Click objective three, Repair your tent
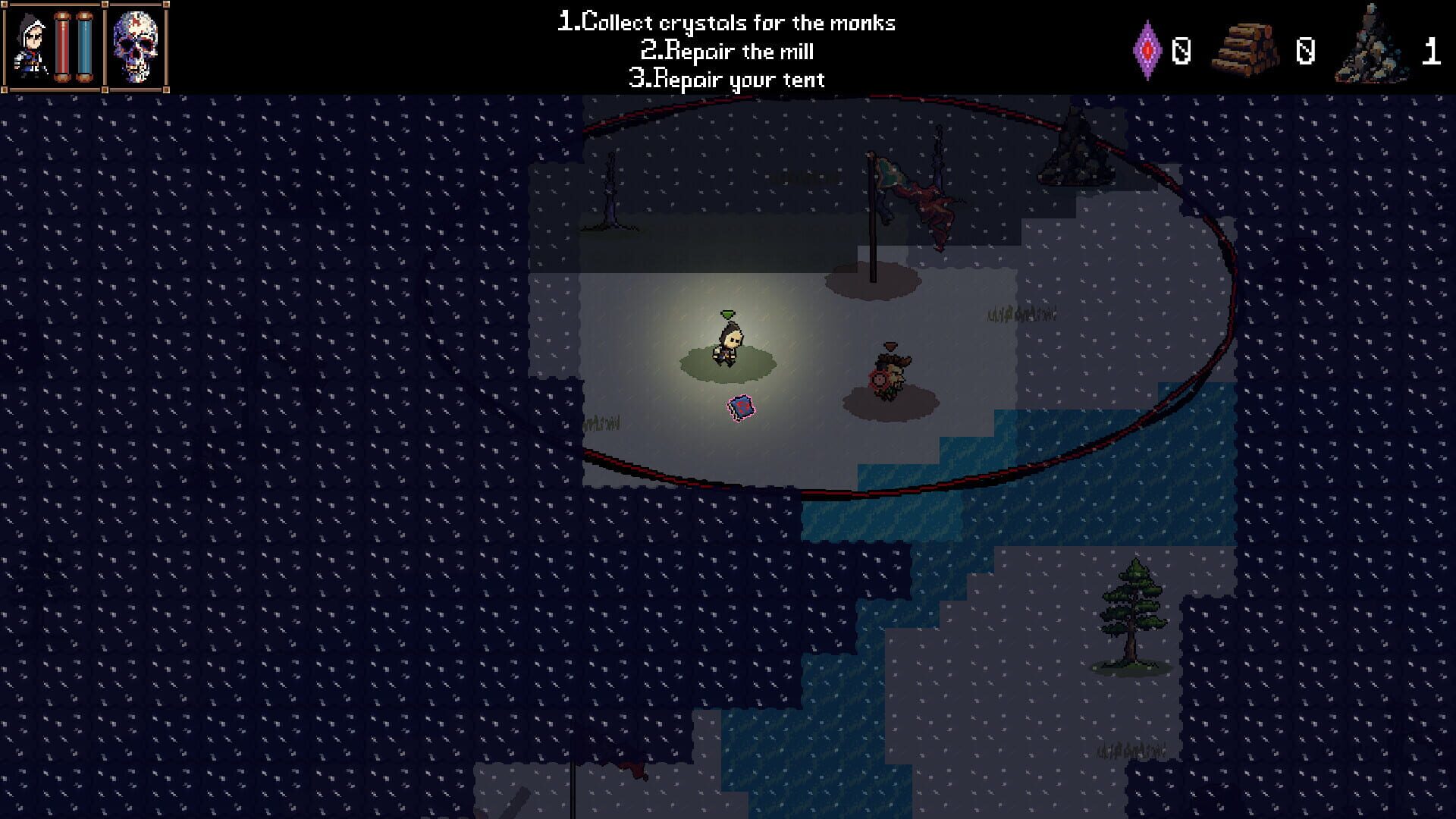The height and width of the screenshot is (819, 1456). (726, 79)
